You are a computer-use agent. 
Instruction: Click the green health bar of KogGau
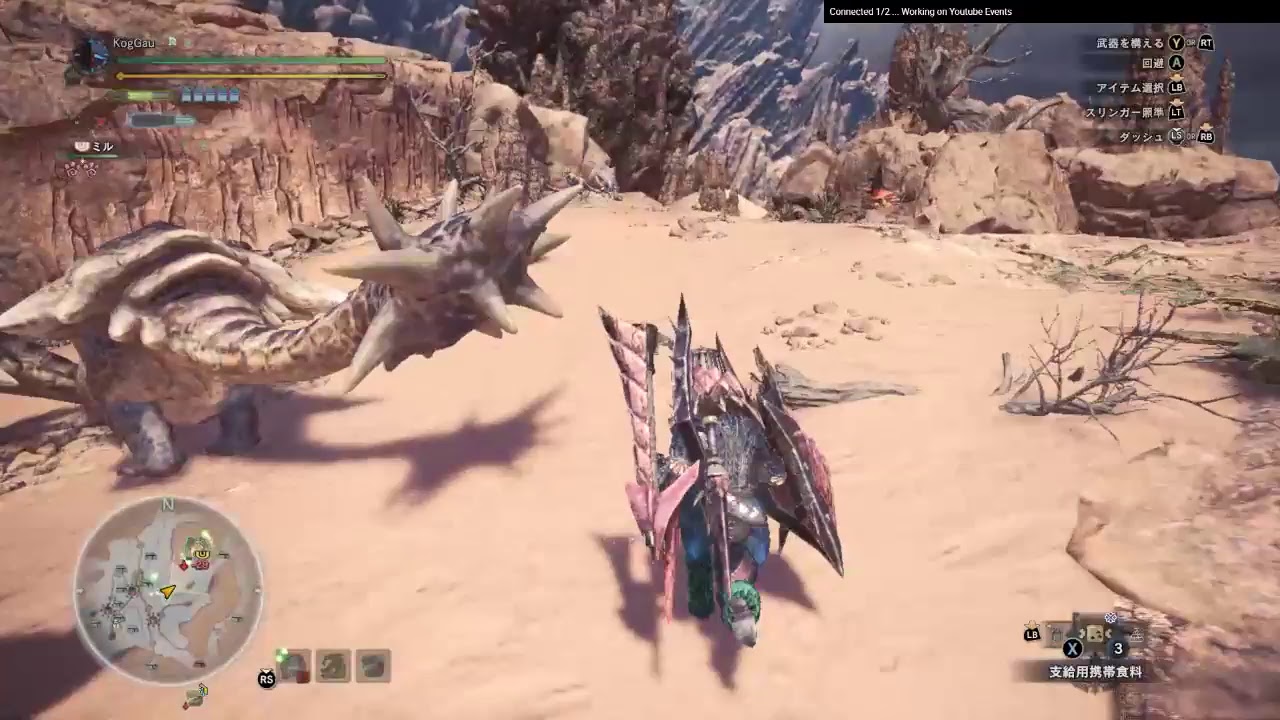250,60
